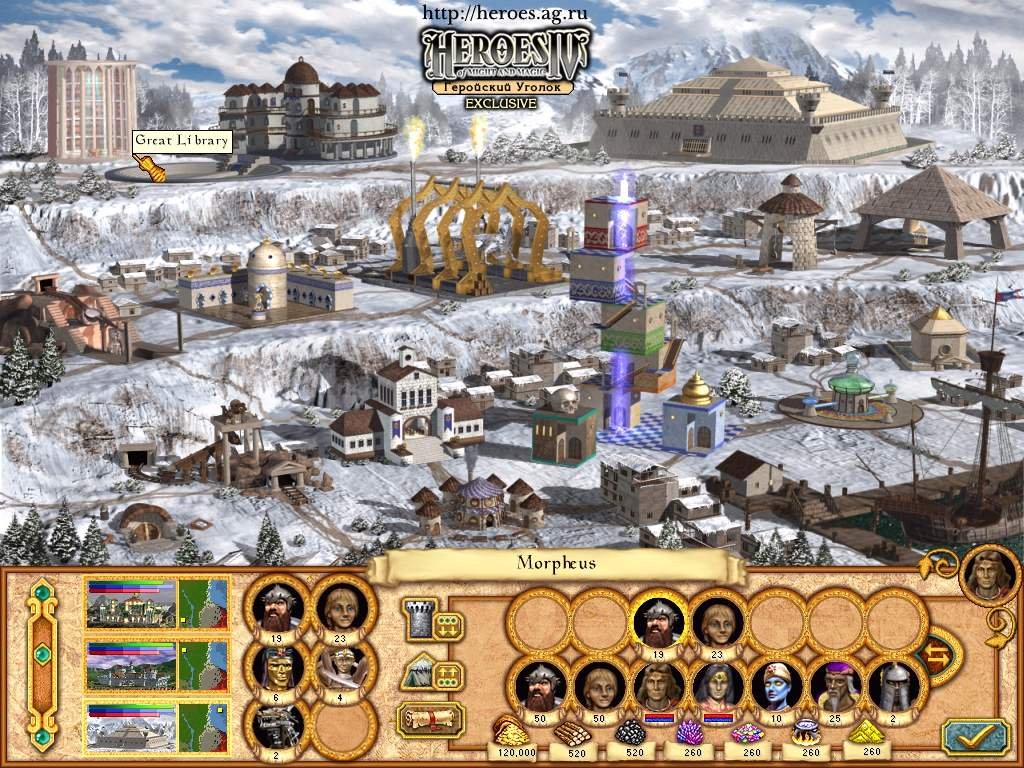Screen dimensions: 1024x768
Task: Choose the blue-skinned genie stack of 10
Action: 776,686
